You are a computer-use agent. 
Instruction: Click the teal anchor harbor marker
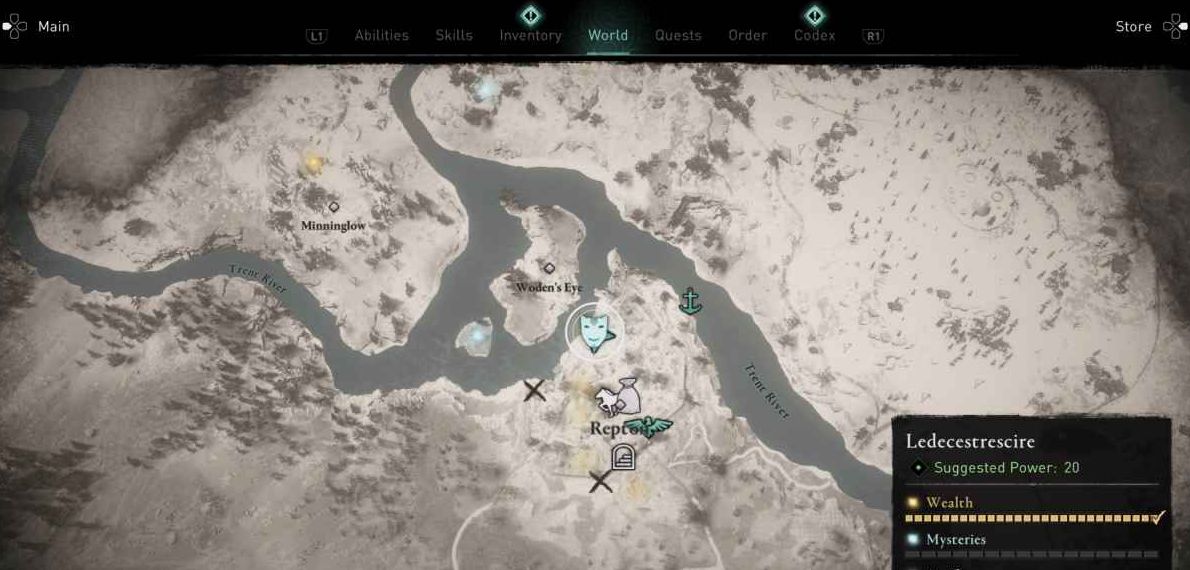tap(689, 300)
